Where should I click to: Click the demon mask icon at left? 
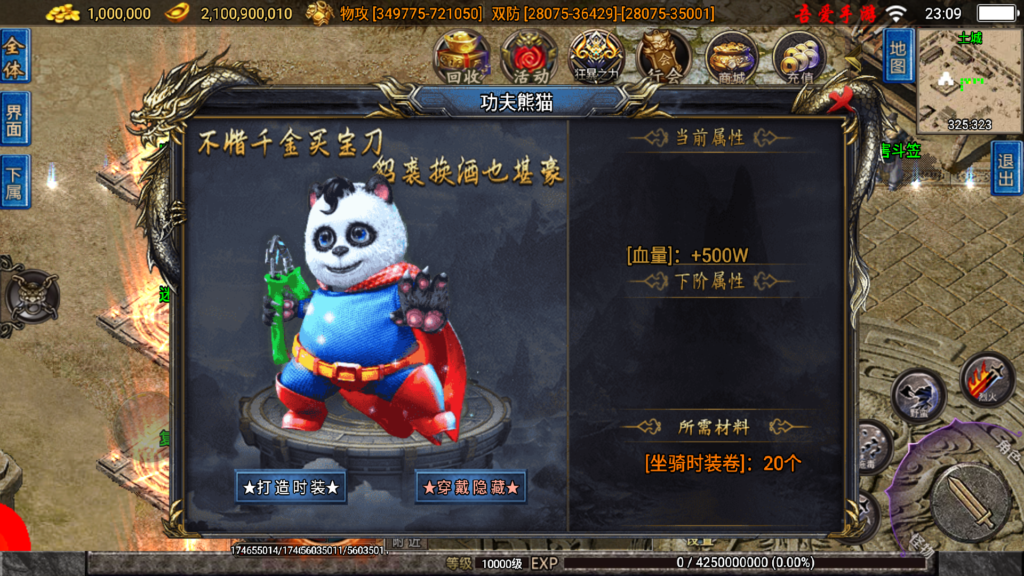click(30, 295)
